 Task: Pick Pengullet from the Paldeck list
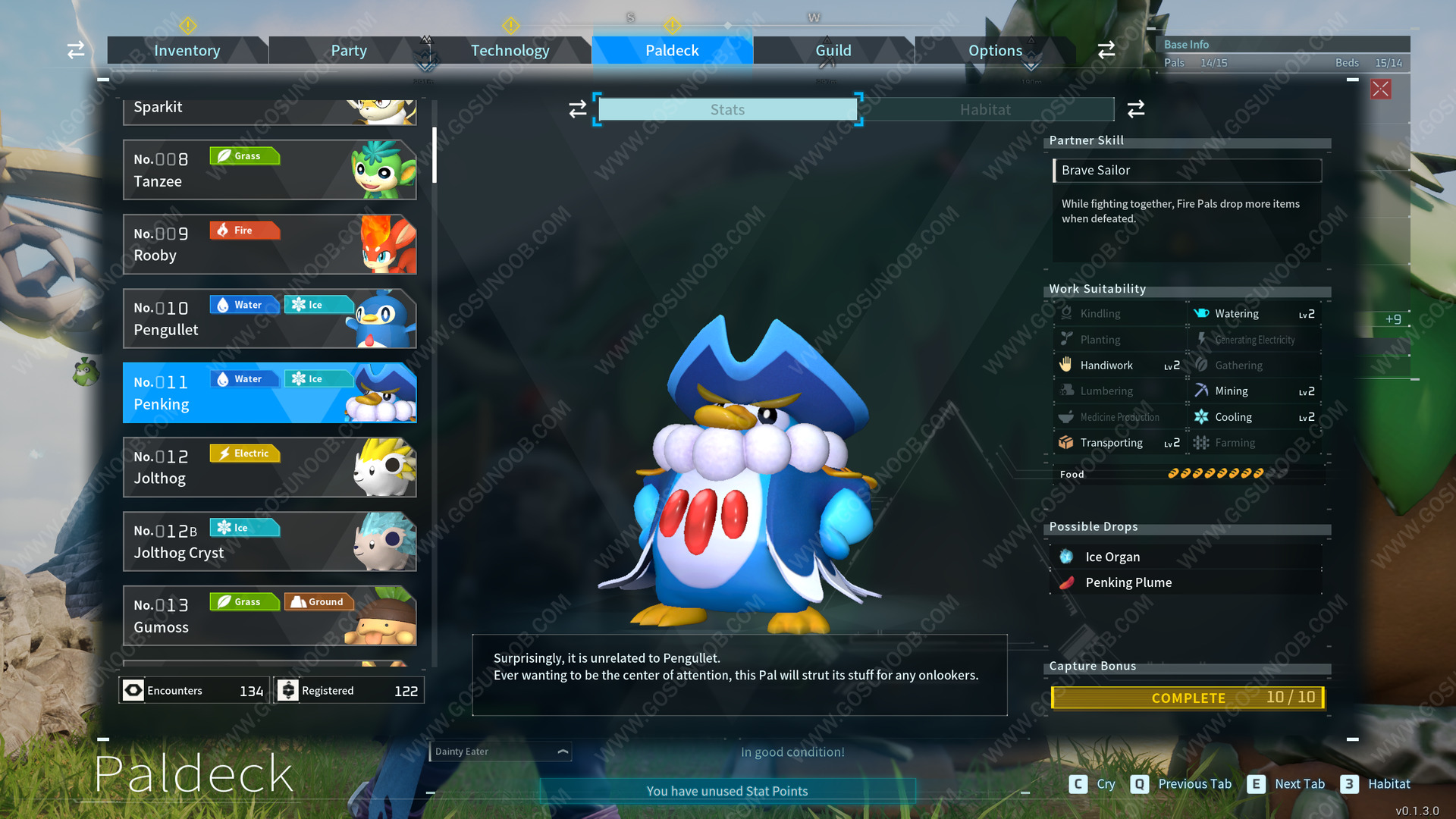(269, 318)
